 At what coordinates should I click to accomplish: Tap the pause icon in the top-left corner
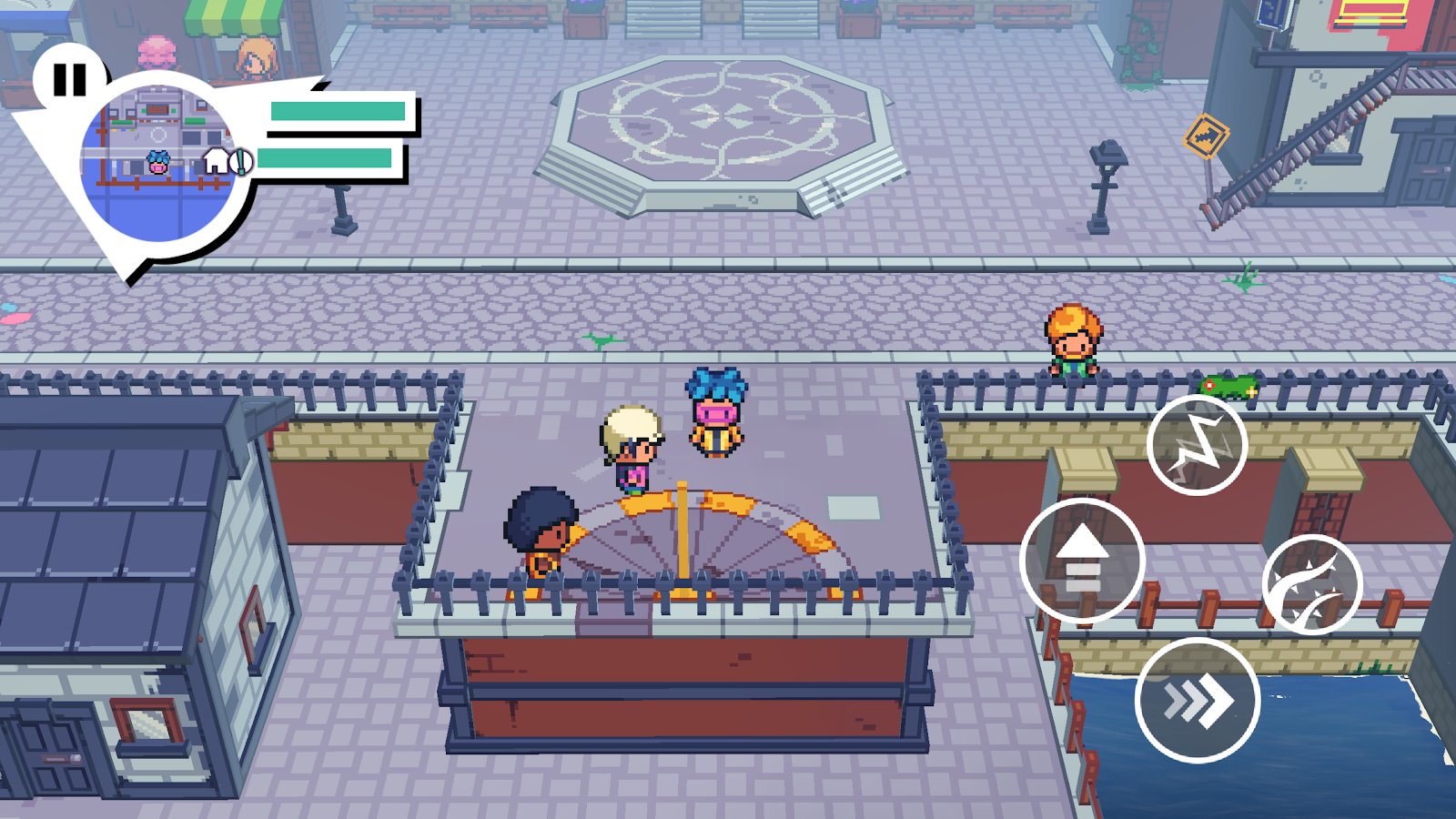(x=71, y=80)
